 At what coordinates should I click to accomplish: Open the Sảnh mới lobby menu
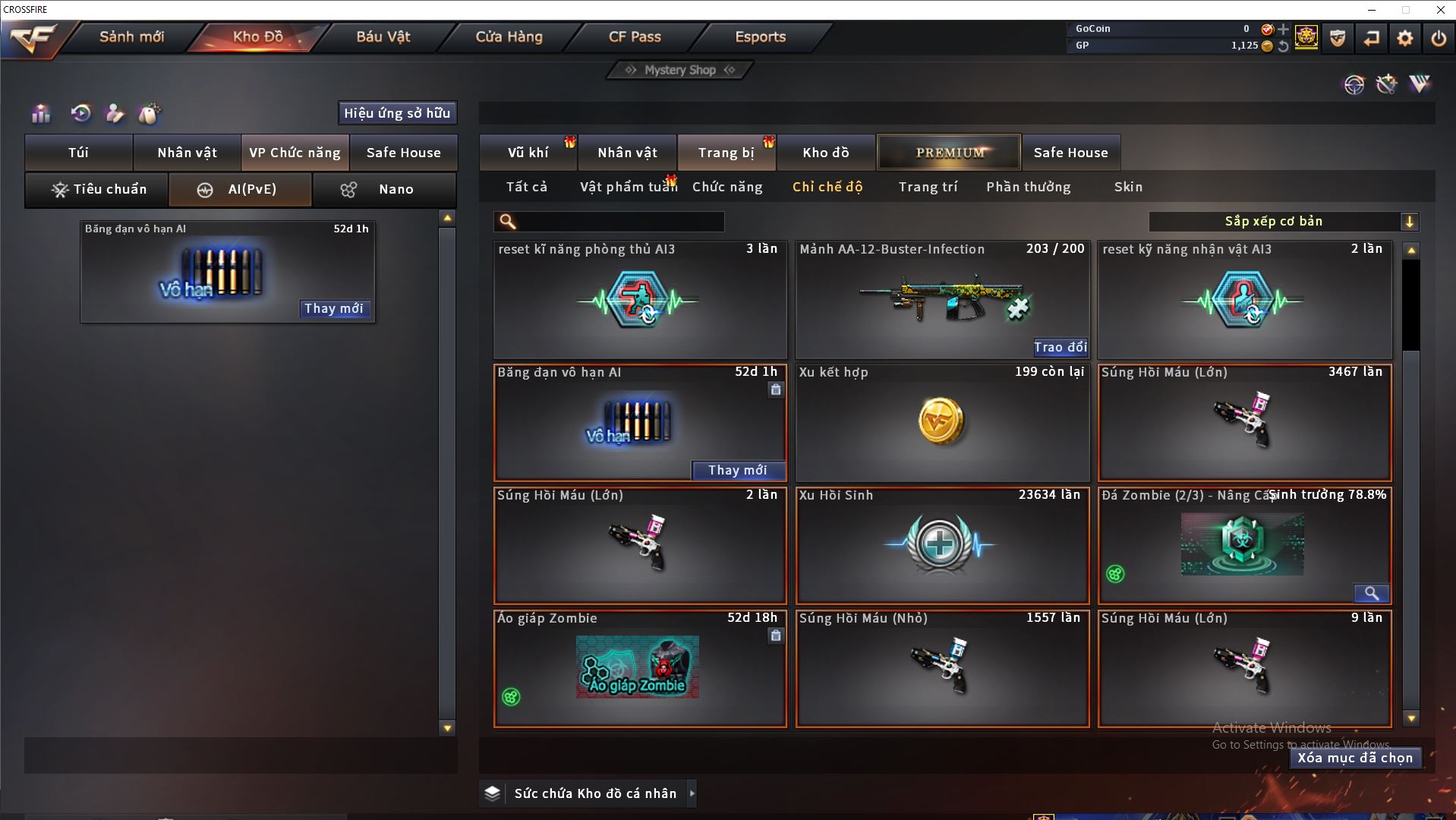[131, 36]
